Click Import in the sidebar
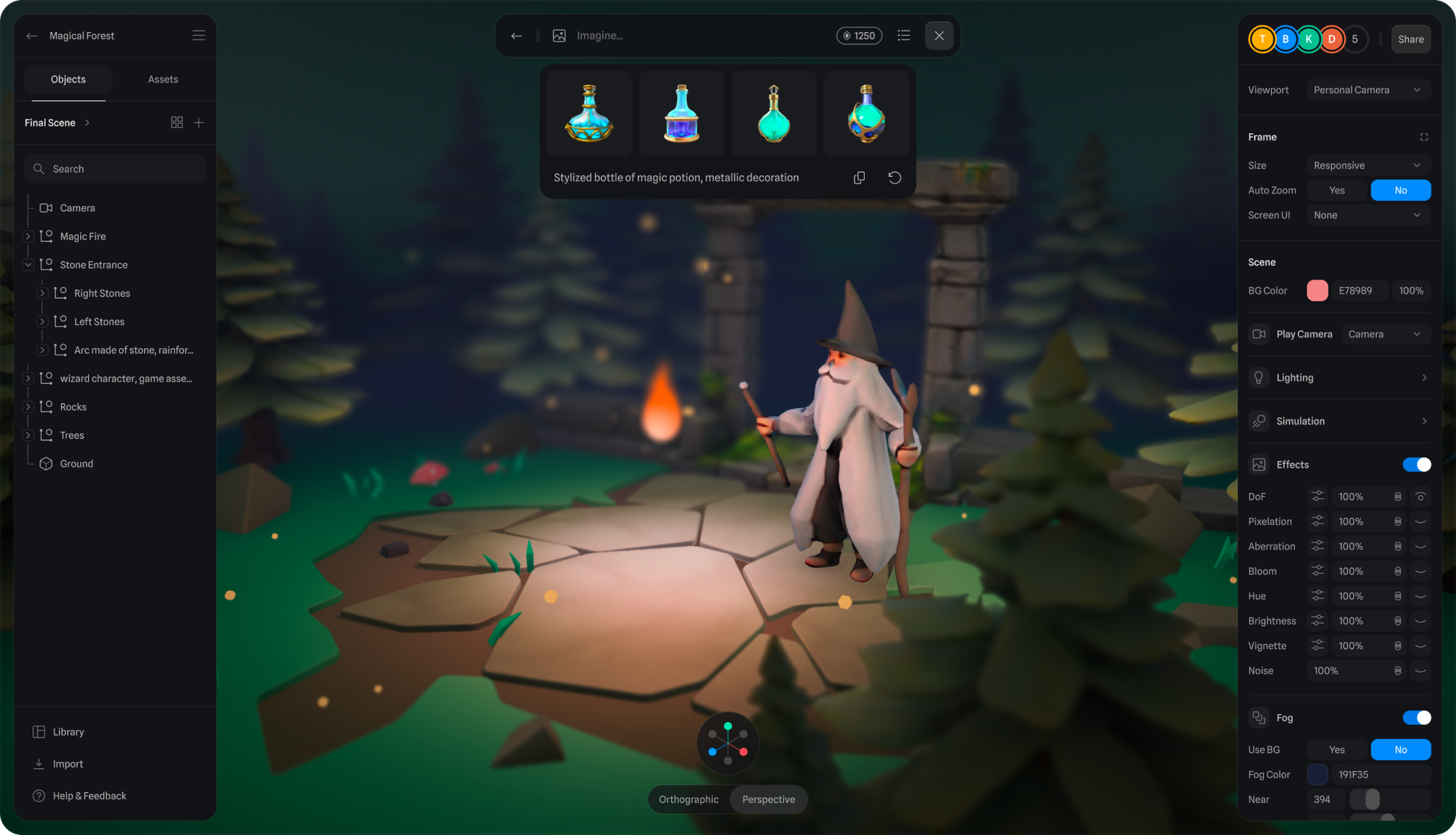Screen dimensions: 1456x835 68,764
